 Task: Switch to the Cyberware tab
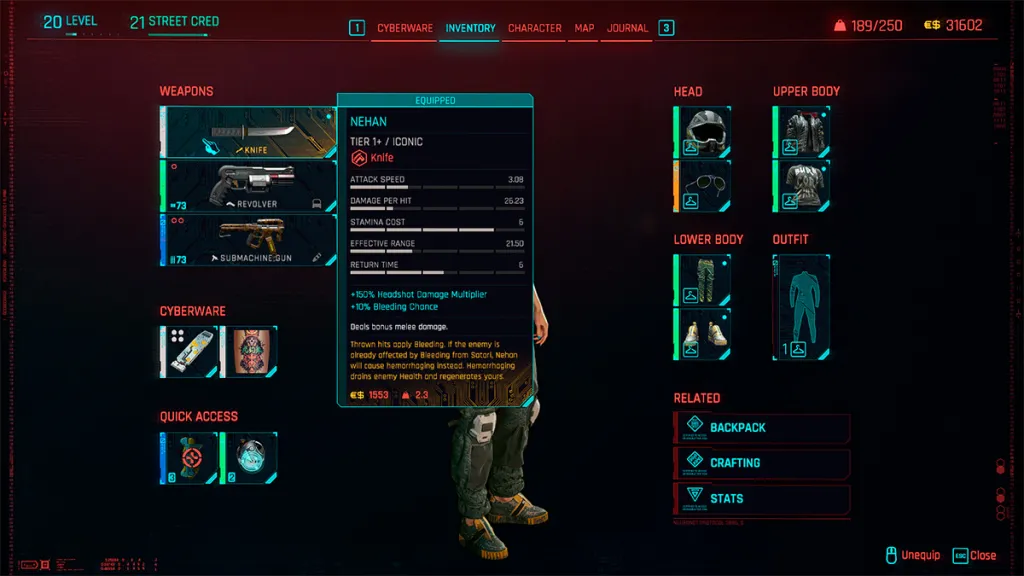coord(405,28)
